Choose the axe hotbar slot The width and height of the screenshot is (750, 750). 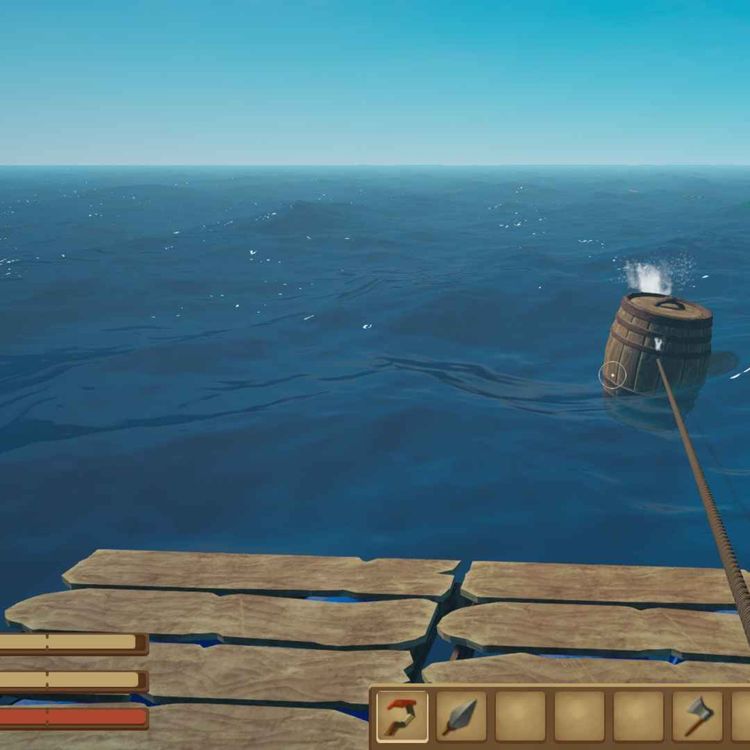697,716
